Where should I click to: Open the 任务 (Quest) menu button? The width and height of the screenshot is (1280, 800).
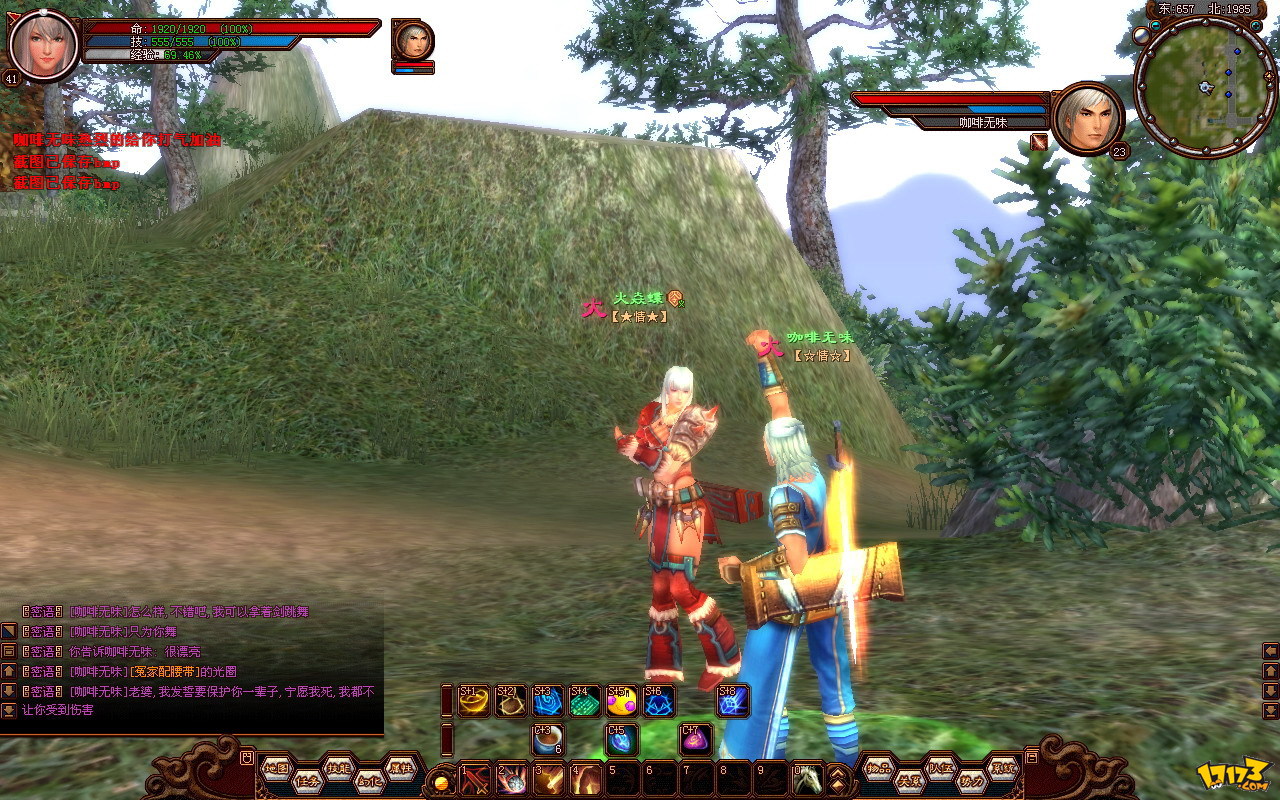coord(307,782)
